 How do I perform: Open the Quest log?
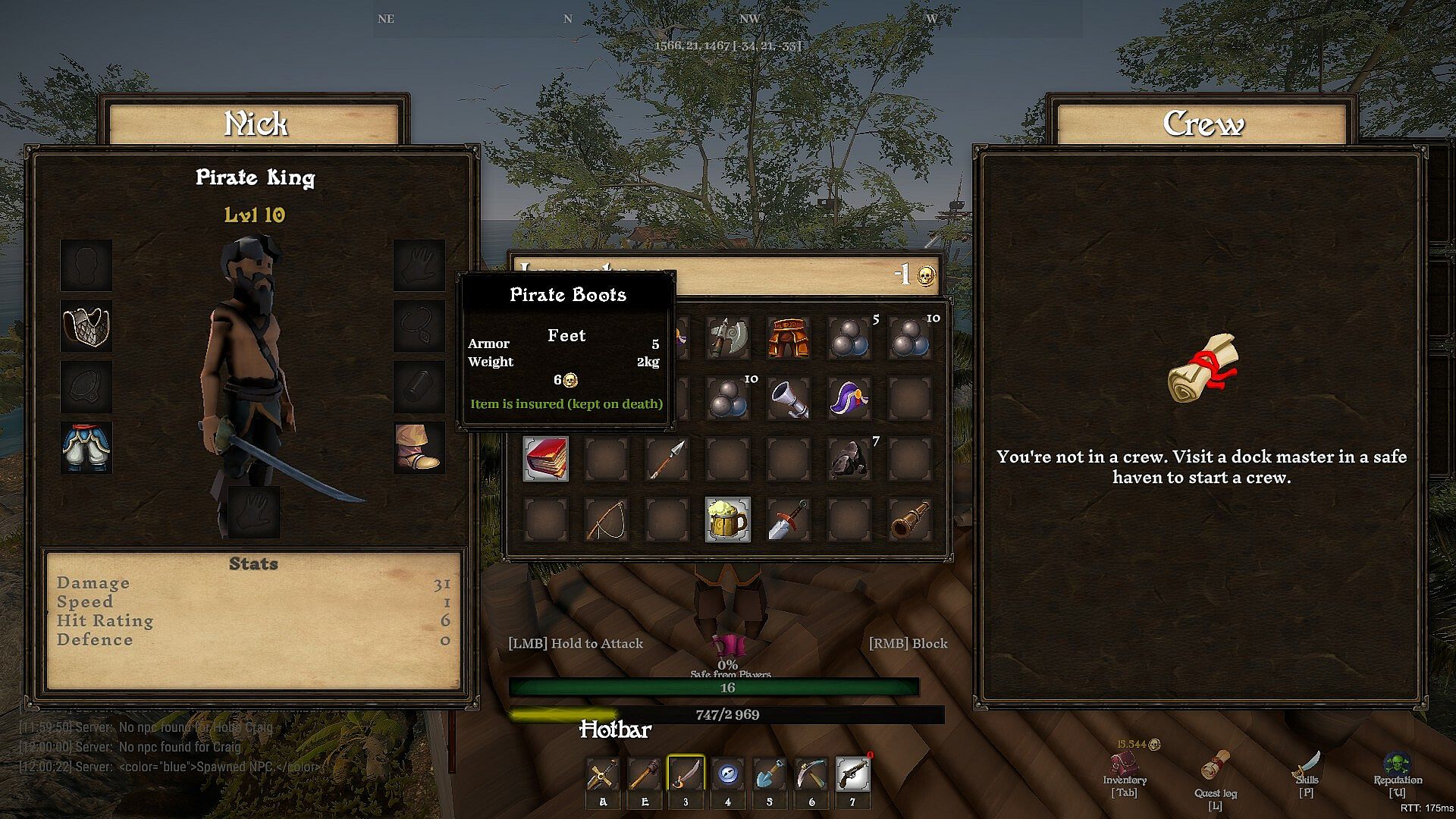[x=1216, y=773]
